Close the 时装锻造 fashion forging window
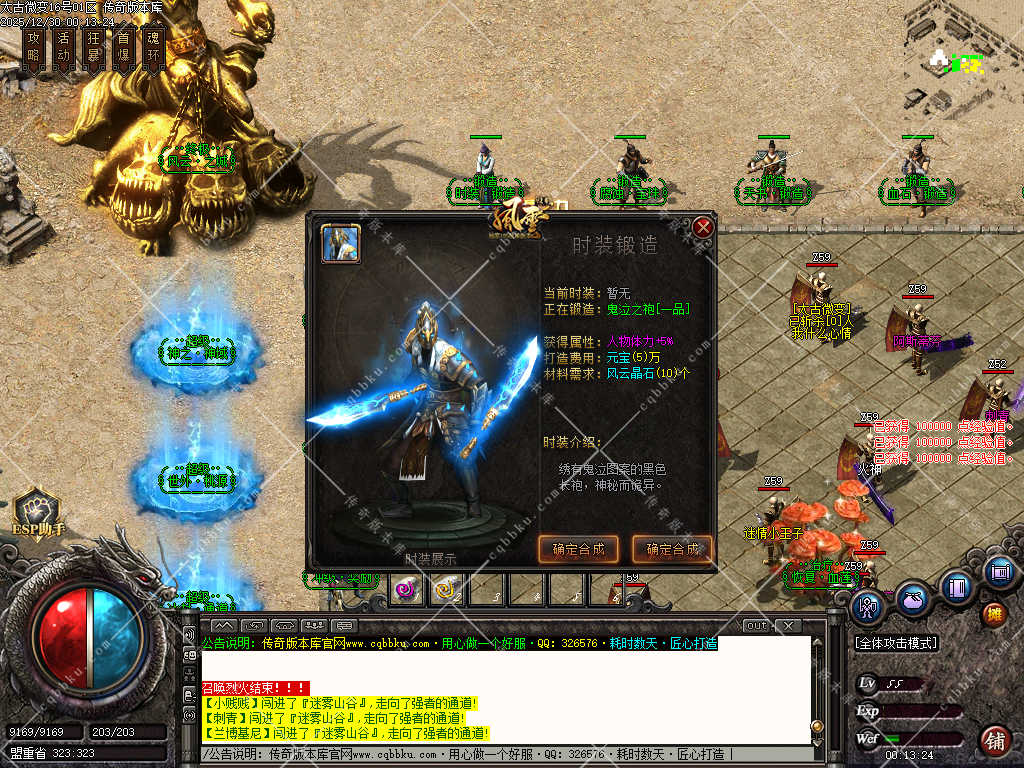Screen dimensions: 1024x768 (703, 228)
